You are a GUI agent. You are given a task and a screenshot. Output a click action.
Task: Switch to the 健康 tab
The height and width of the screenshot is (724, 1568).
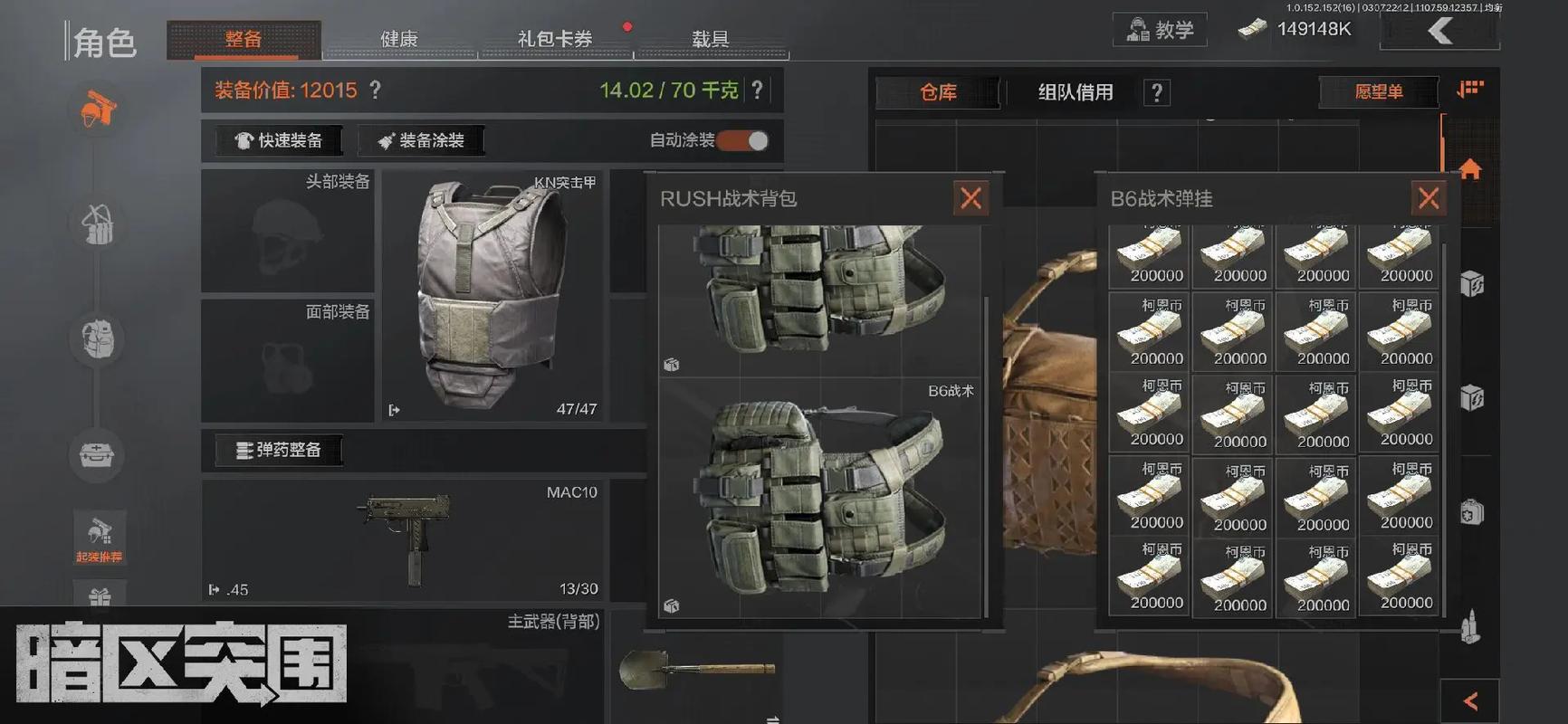(399, 40)
